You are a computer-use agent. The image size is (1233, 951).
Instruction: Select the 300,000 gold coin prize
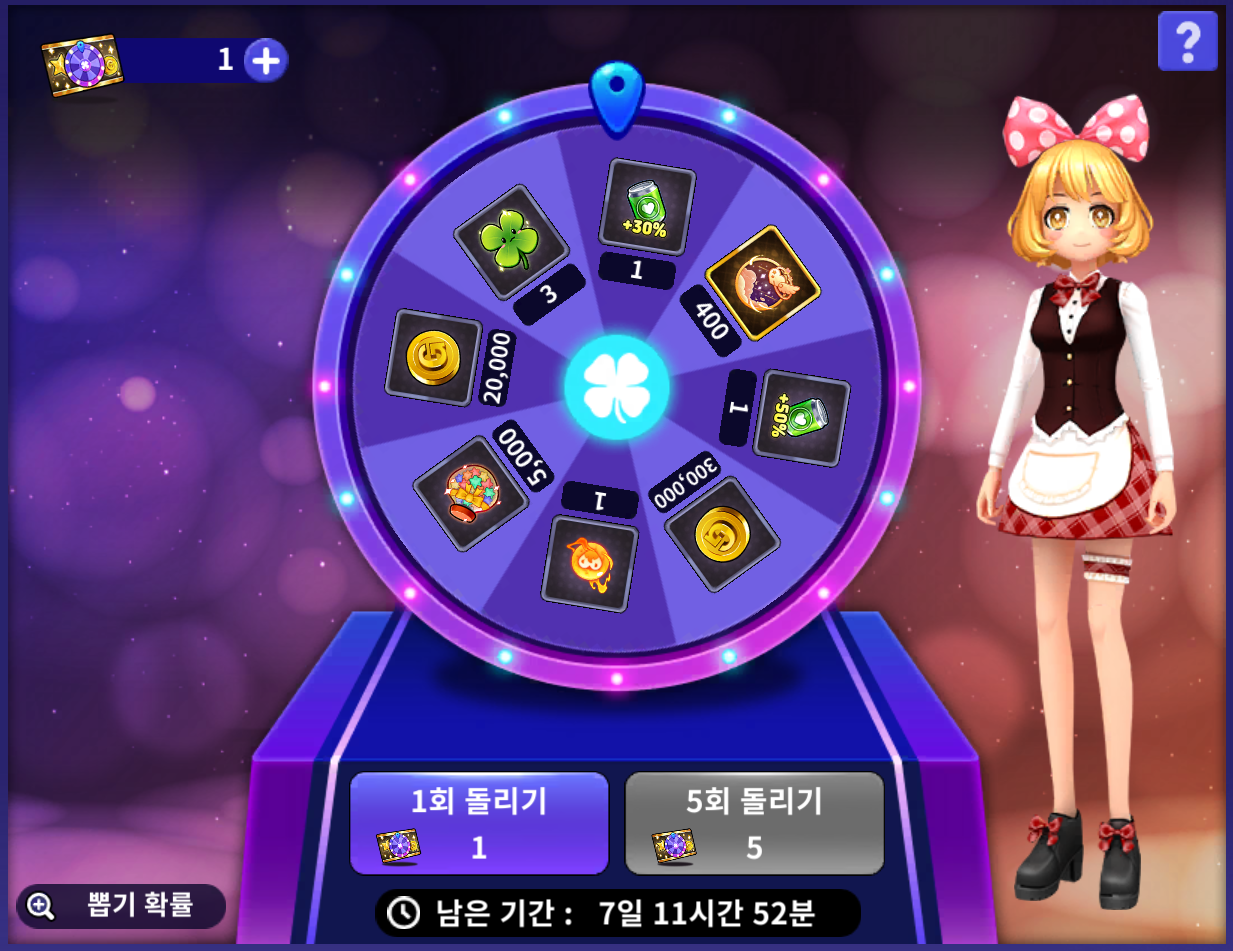point(722,533)
